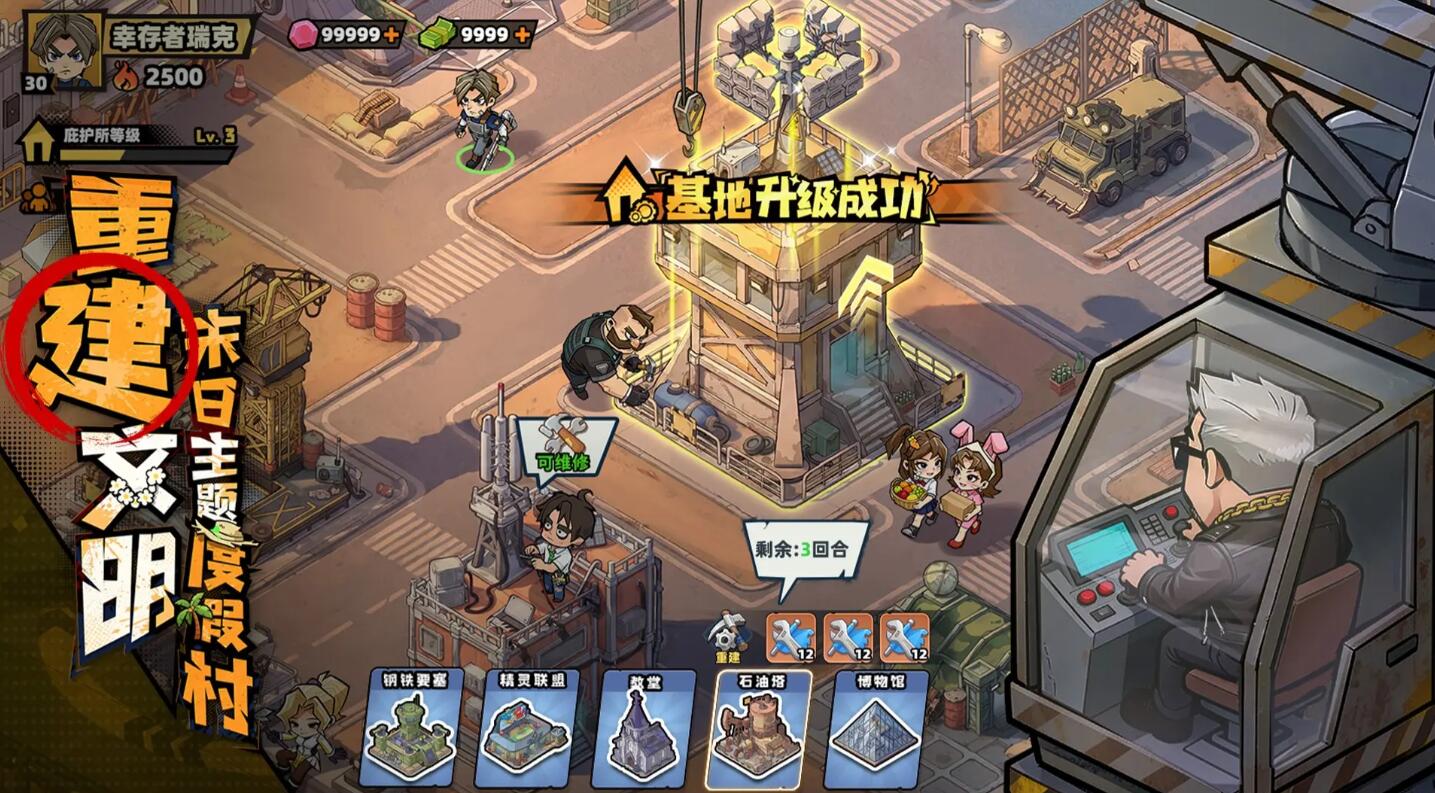1435x793 pixels.
Task: Select the 钢铁要塞 building card
Action: 413,732
